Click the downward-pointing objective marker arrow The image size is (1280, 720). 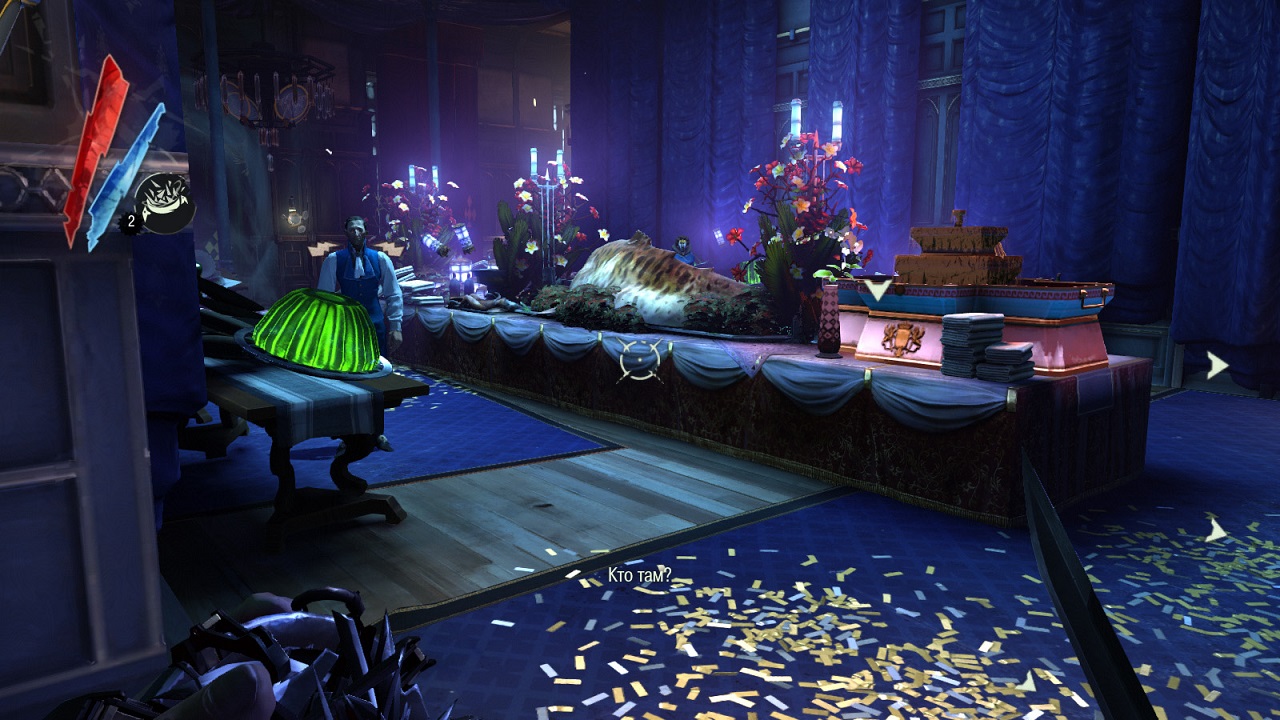(x=878, y=290)
